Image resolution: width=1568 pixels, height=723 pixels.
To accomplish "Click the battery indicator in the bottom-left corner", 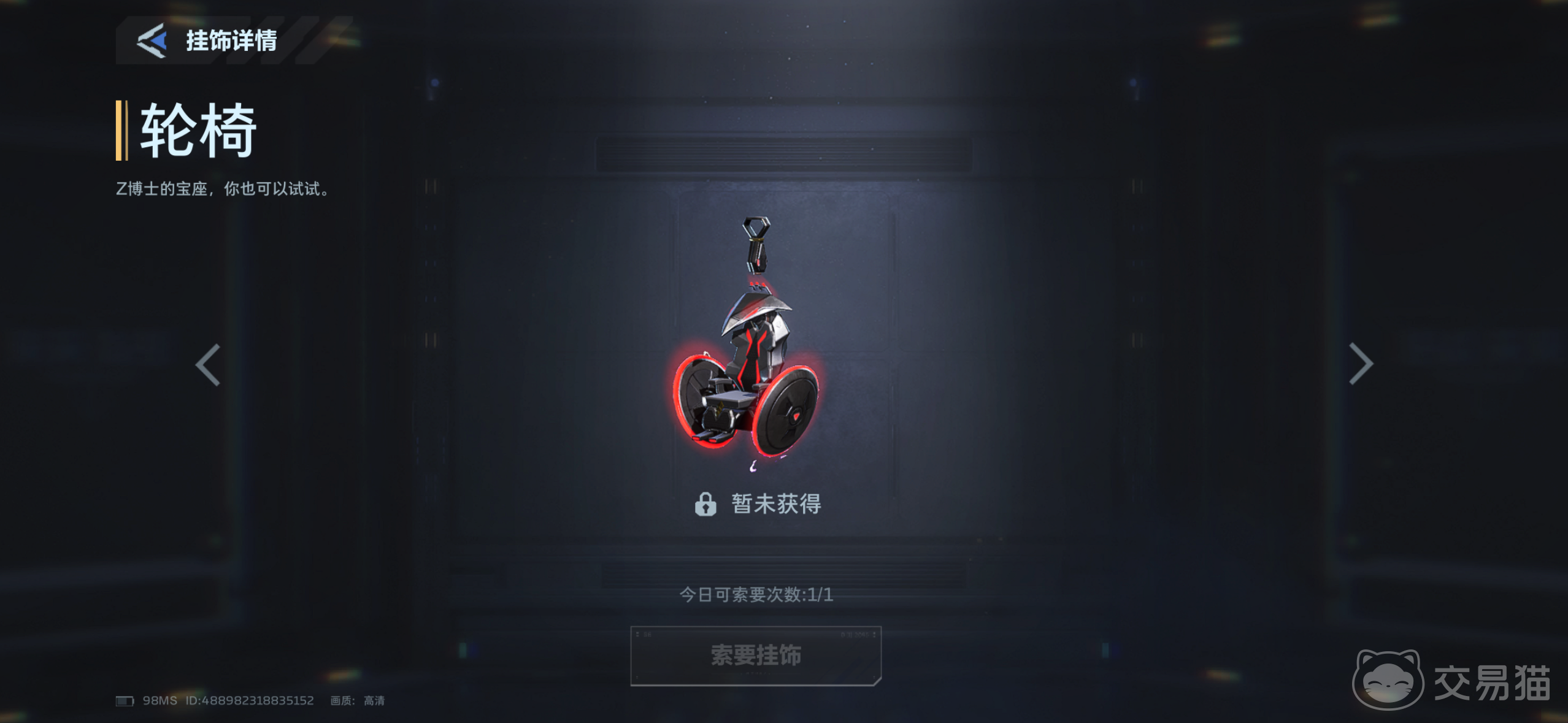I will click(125, 700).
